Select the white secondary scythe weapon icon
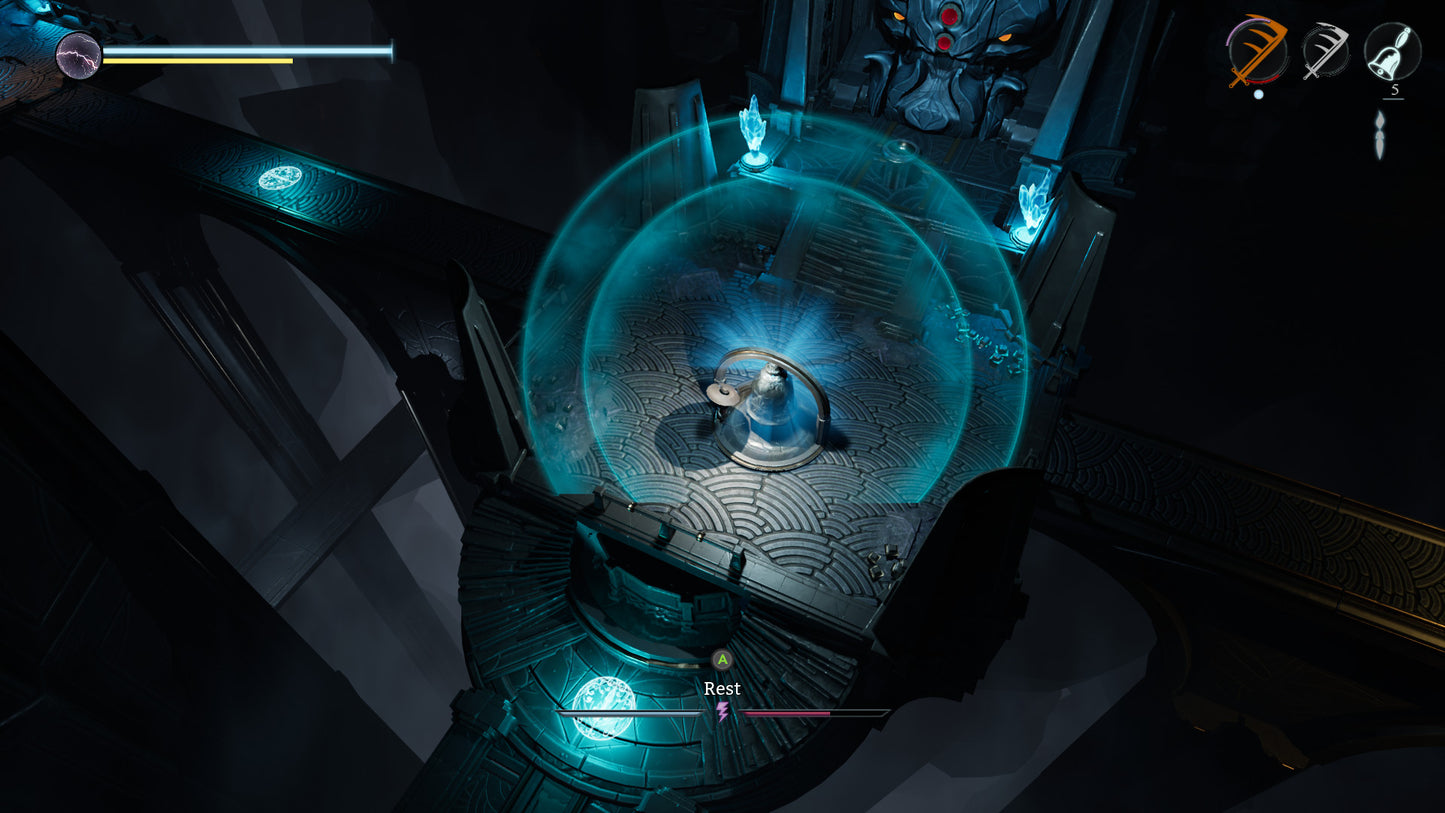Screen dimensions: 1445x813 pos(1323,49)
